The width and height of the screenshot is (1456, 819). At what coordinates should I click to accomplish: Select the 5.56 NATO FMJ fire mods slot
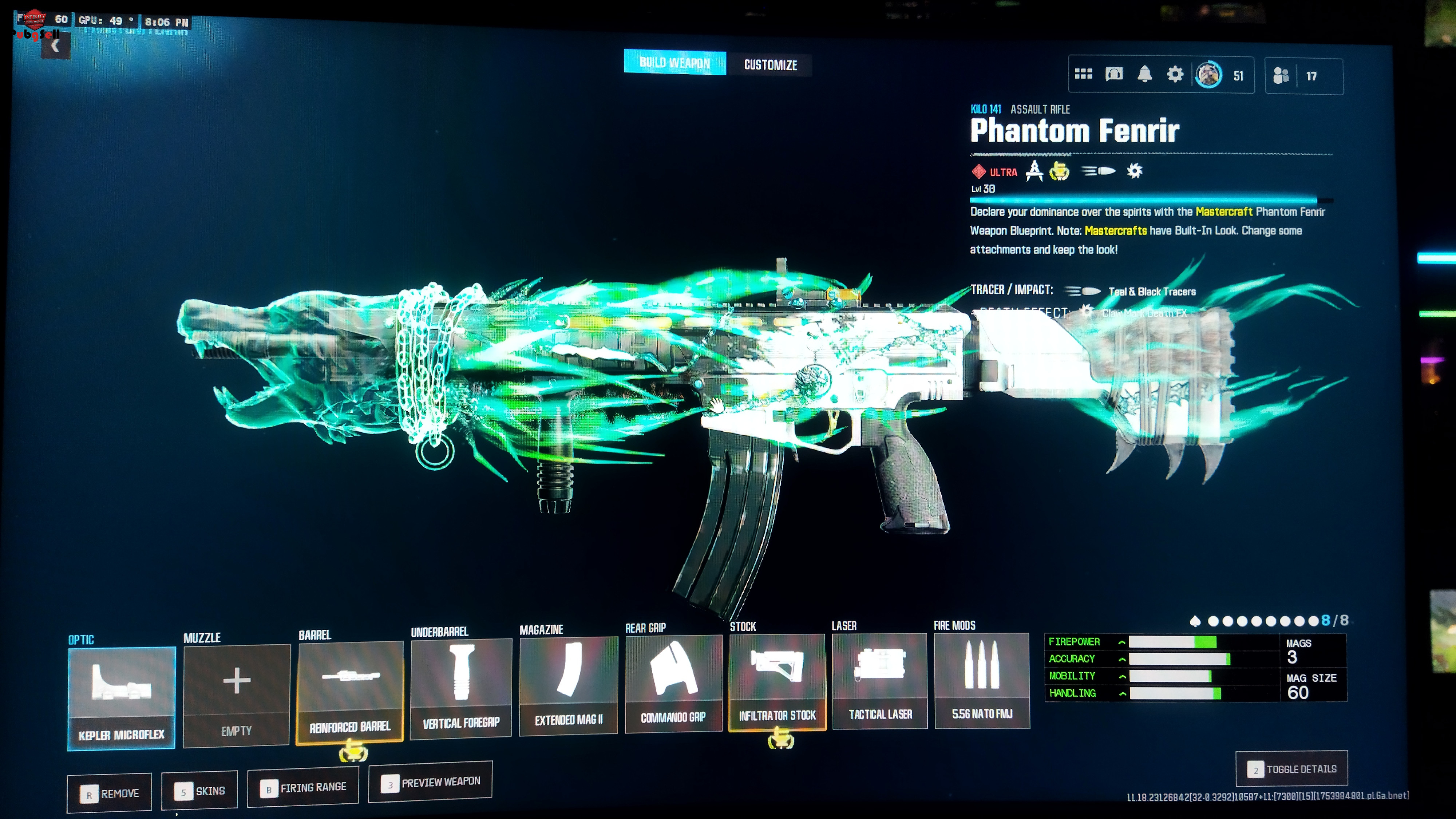[982, 680]
